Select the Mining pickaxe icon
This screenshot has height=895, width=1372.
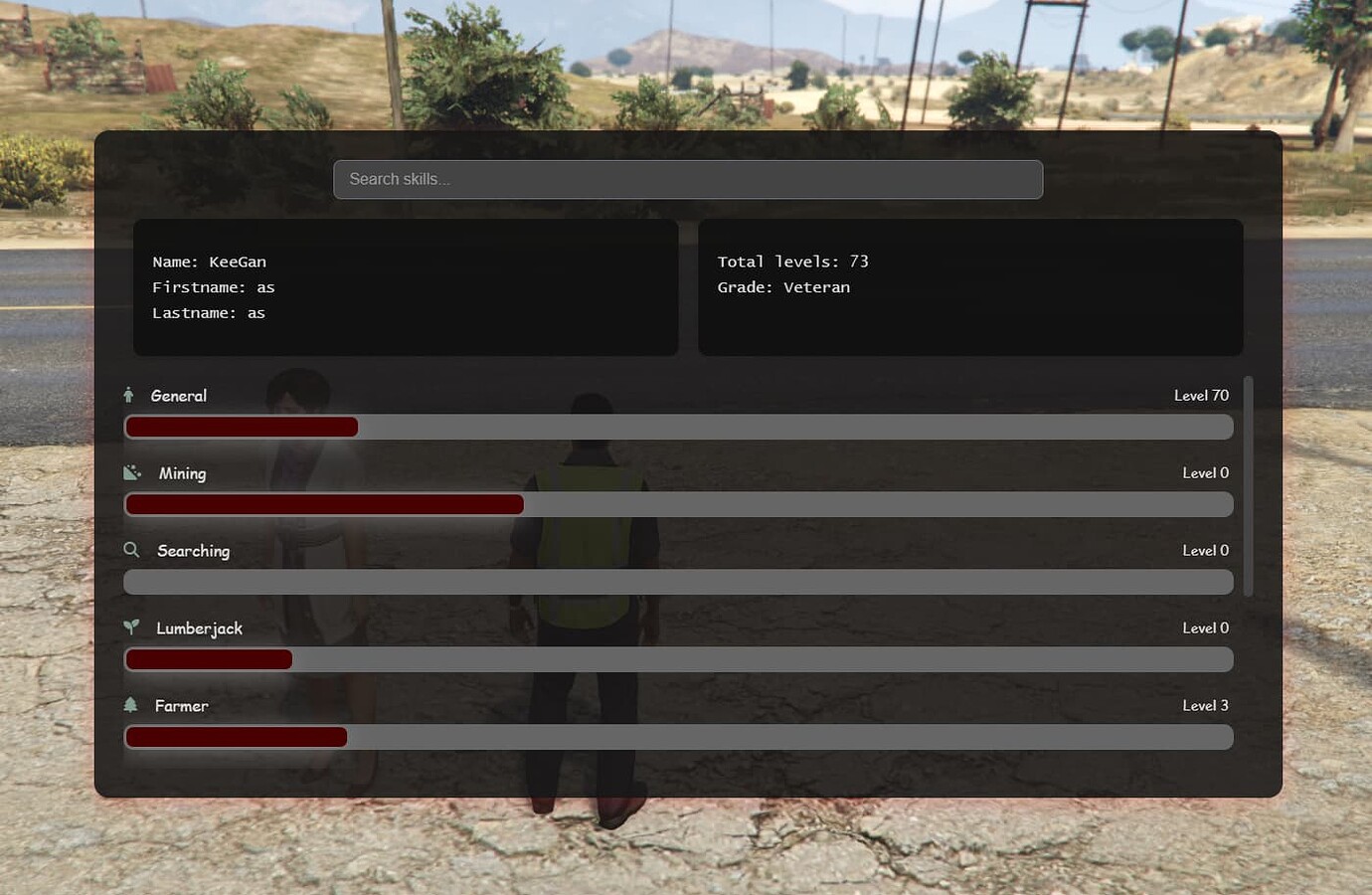pyautogui.click(x=131, y=471)
